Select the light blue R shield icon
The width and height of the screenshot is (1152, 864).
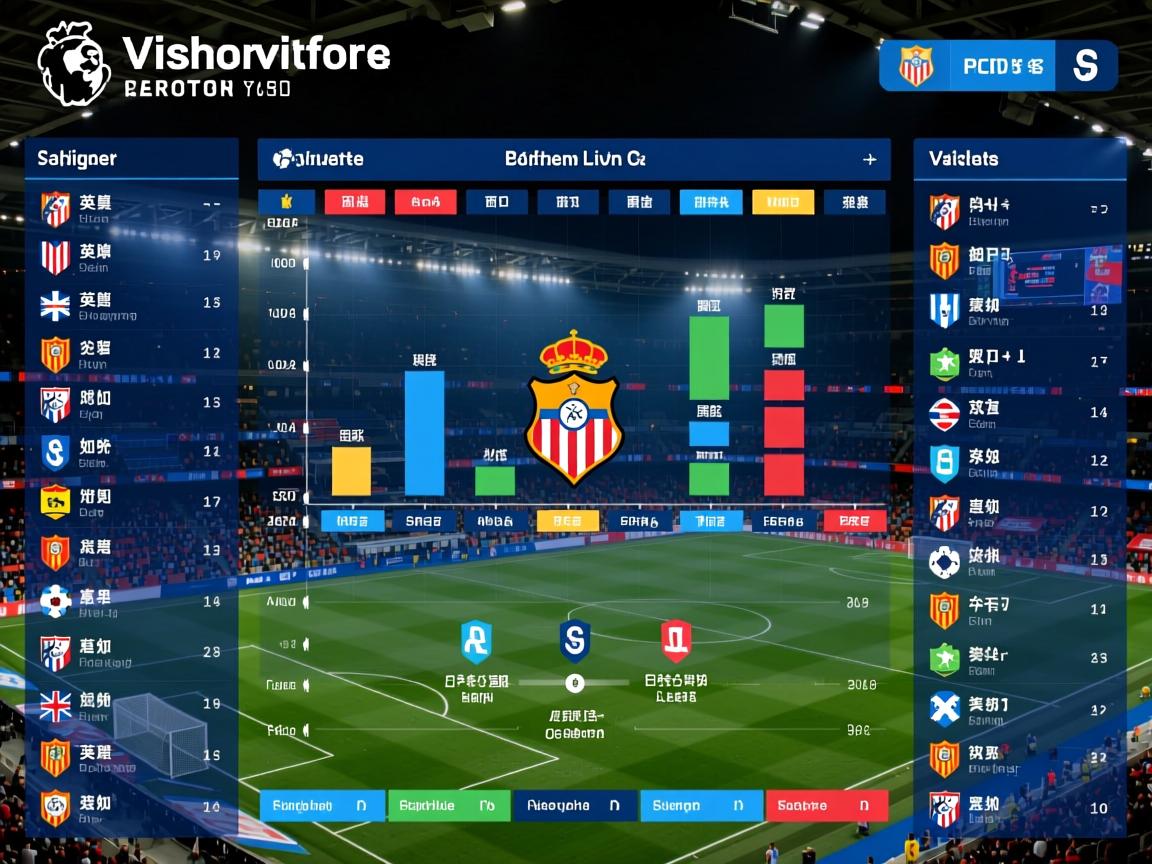[x=476, y=641]
